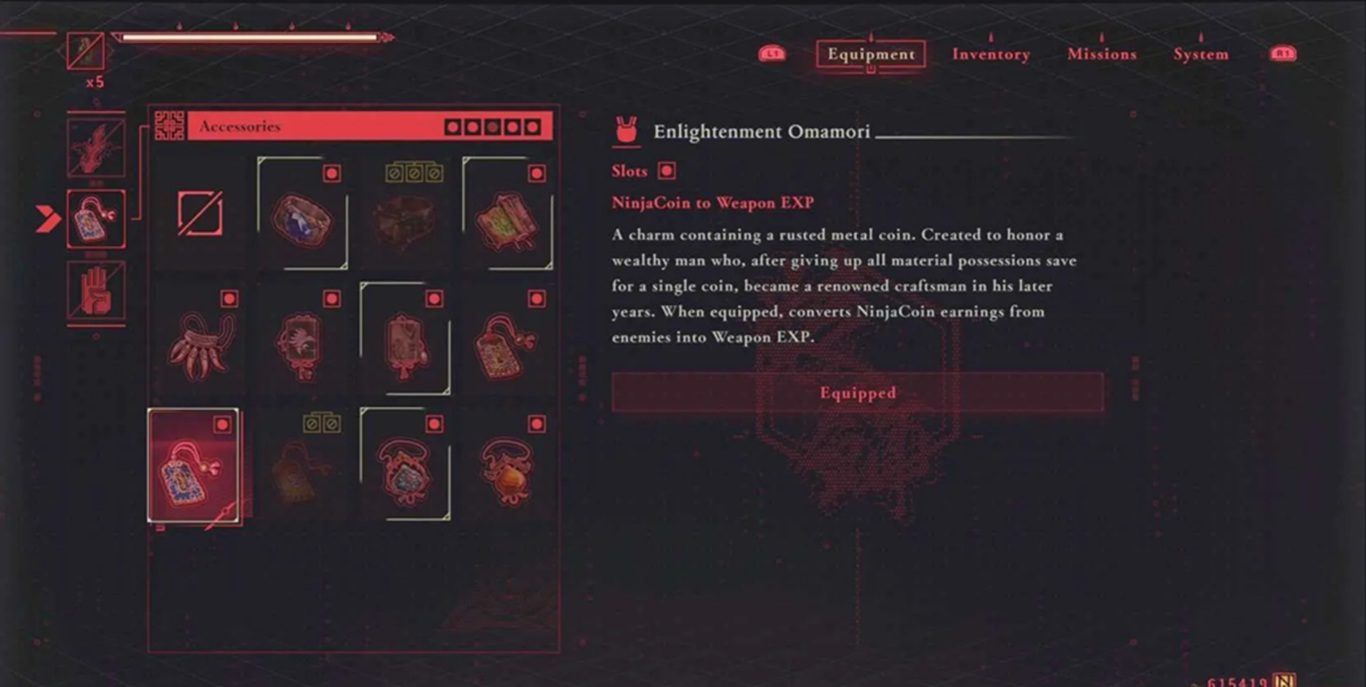This screenshot has height=687, width=1366.
Task: Switch to the Inventory tab
Action: tap(990, 54)
